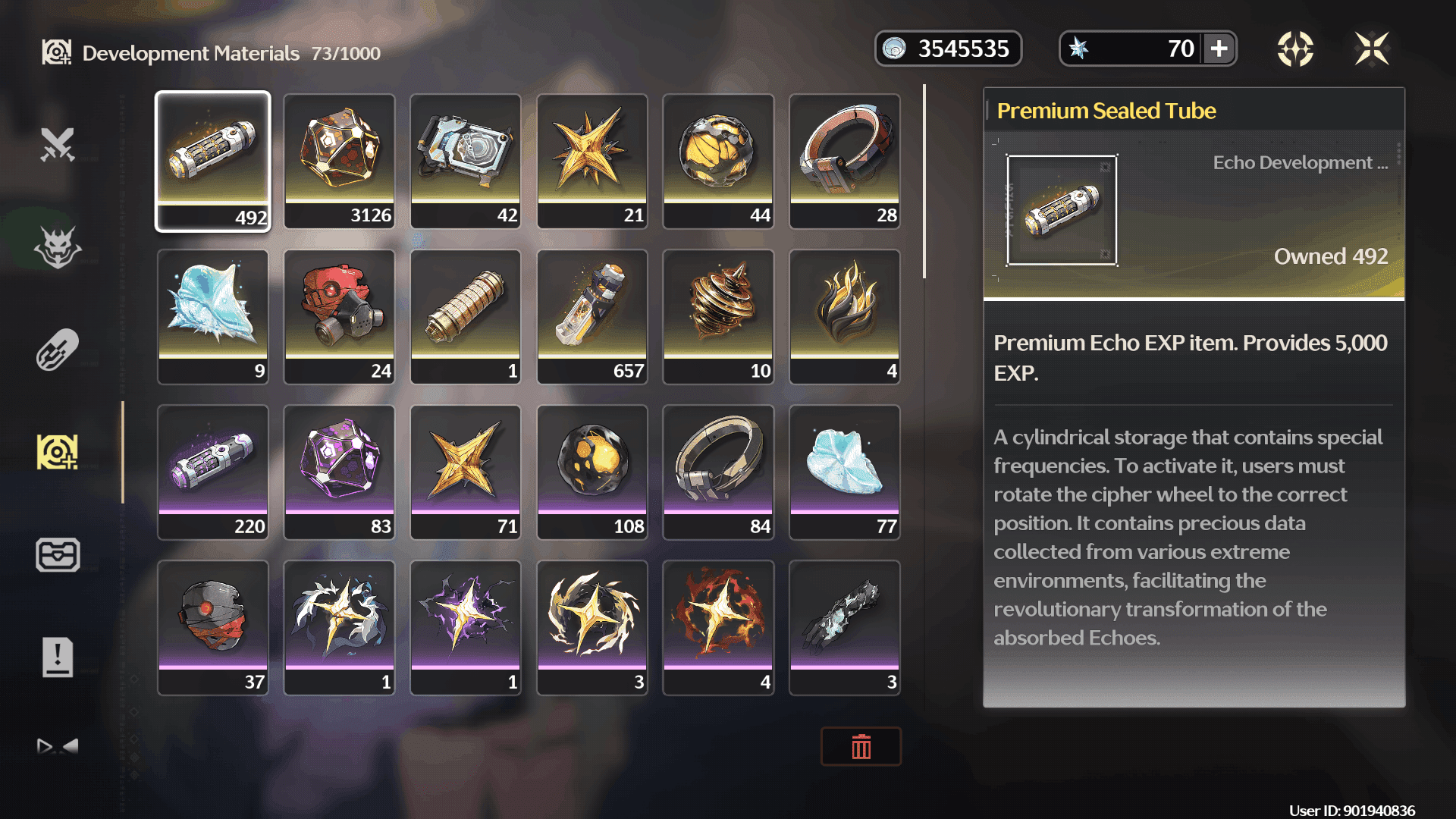Select the bronze ring item with 28
The height and width of the screenshot is (819, 1456).
point(845,161)
